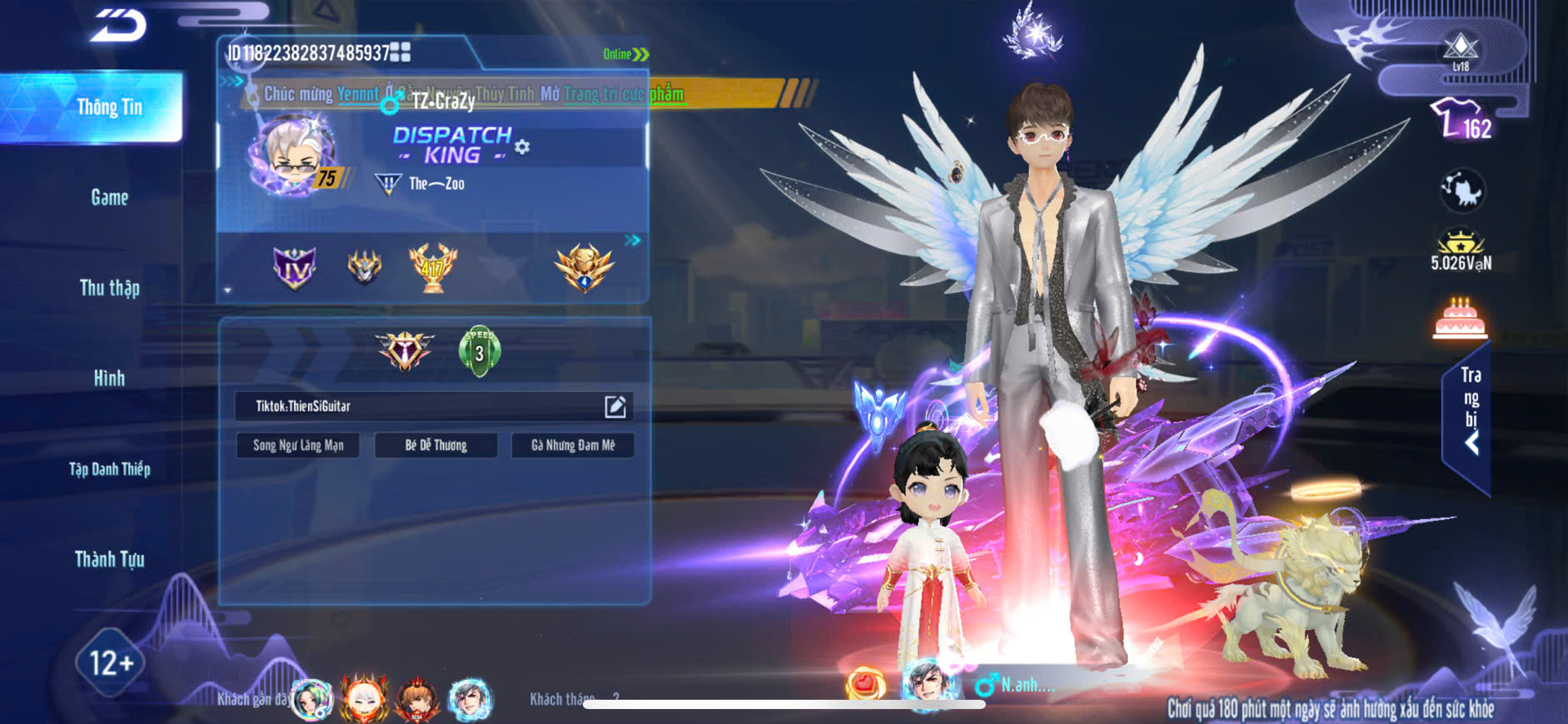Open the Game tab
1568x724 pixels.
pos(109,197)
